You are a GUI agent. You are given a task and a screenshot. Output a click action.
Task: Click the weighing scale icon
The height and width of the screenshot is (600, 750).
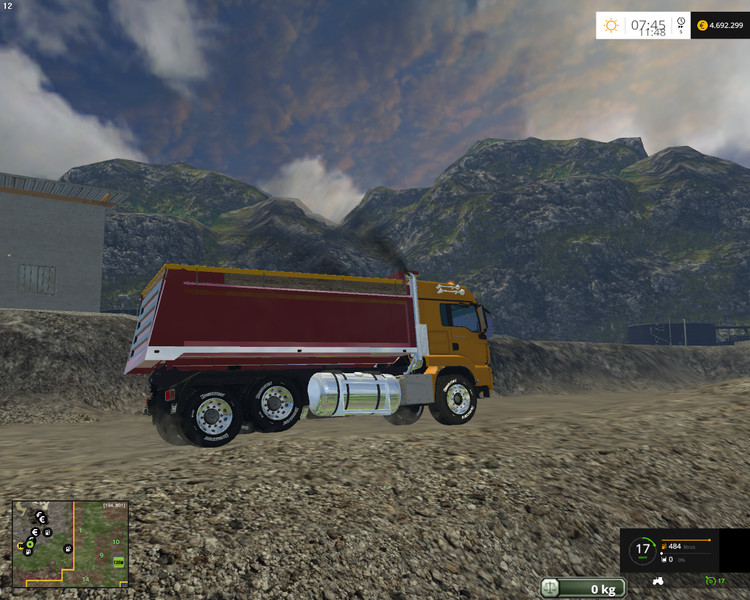coord(551,588)
